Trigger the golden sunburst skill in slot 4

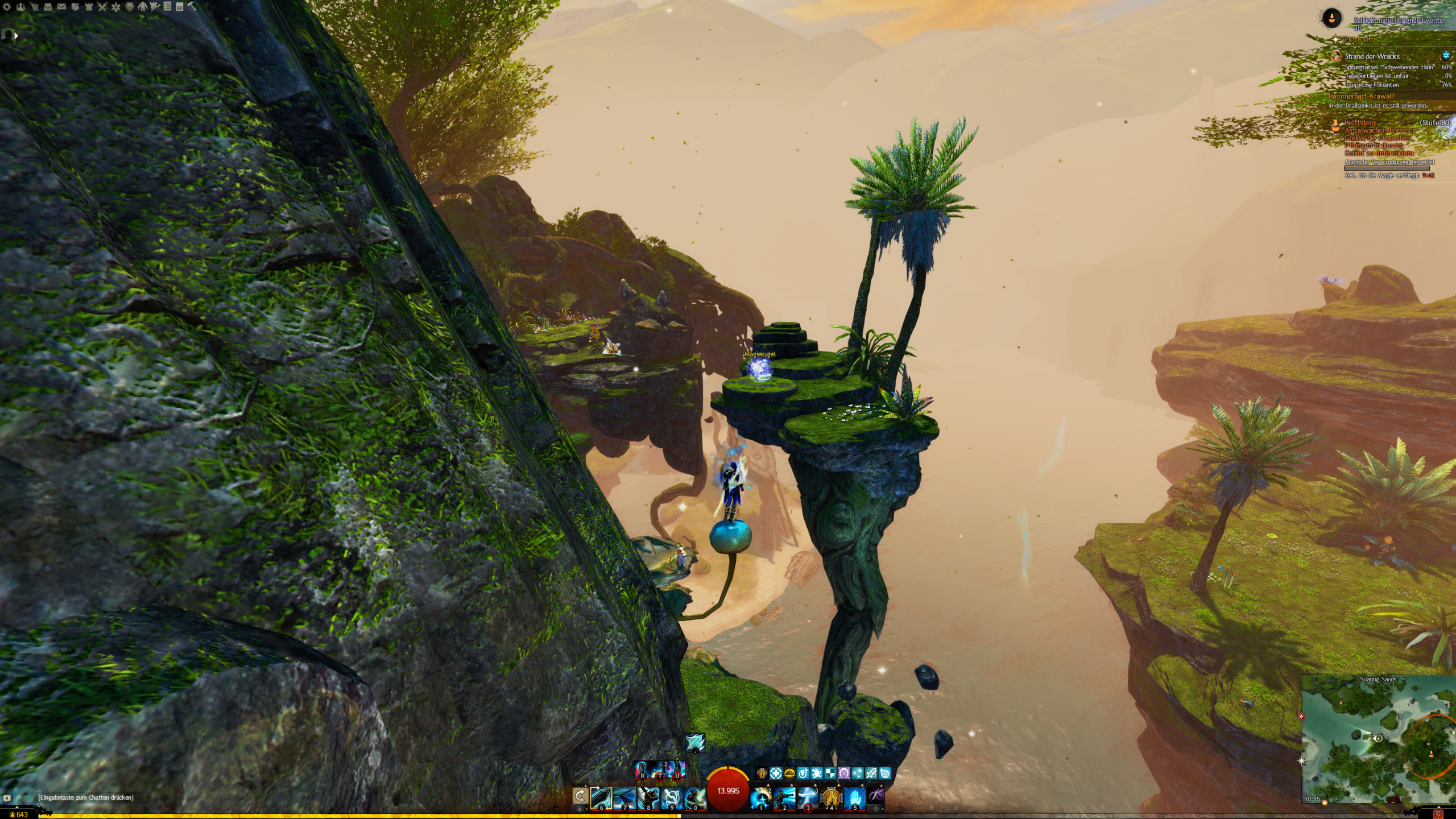831,798
